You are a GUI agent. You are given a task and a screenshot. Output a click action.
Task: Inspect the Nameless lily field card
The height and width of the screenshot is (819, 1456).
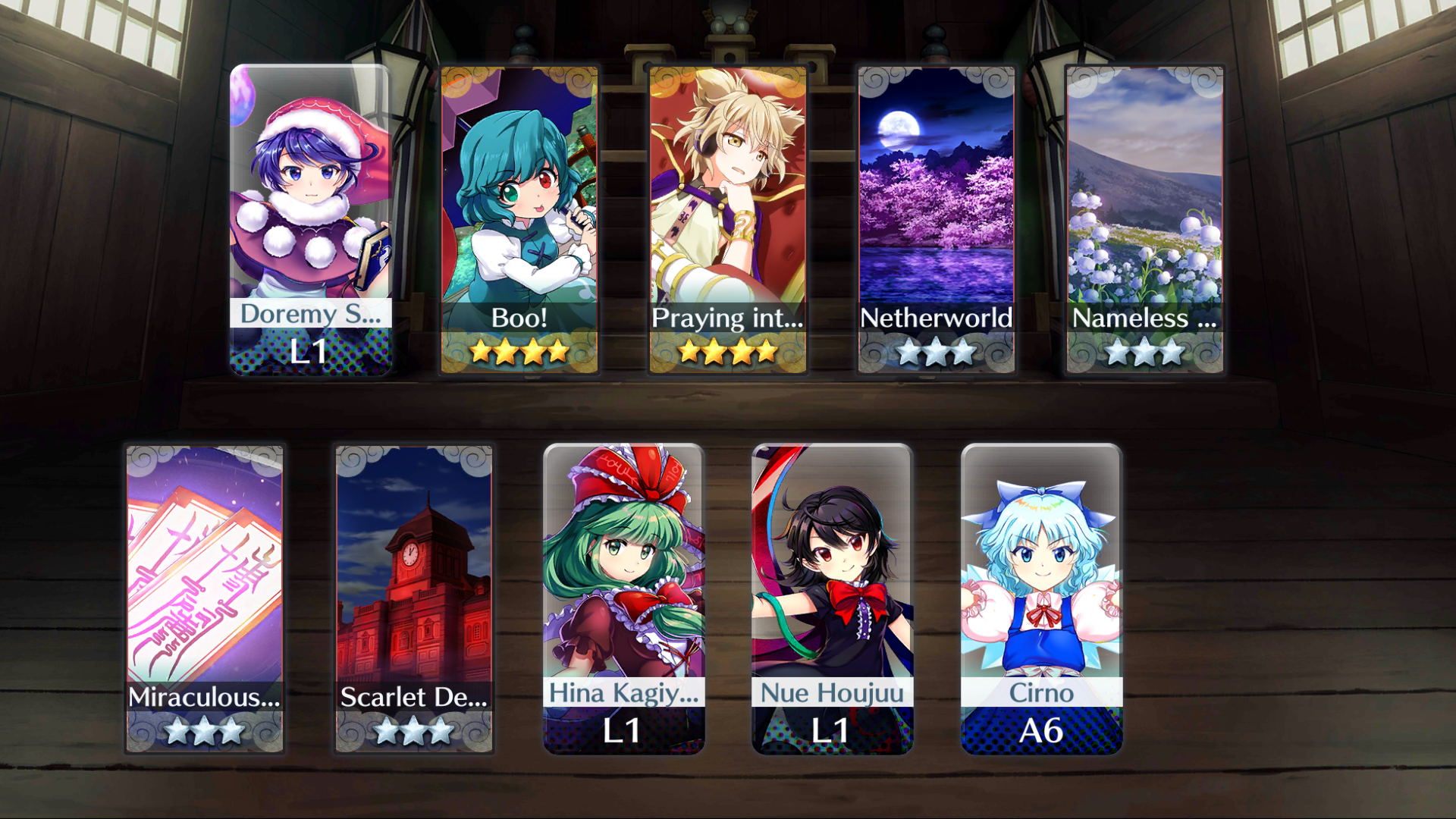1144,219
